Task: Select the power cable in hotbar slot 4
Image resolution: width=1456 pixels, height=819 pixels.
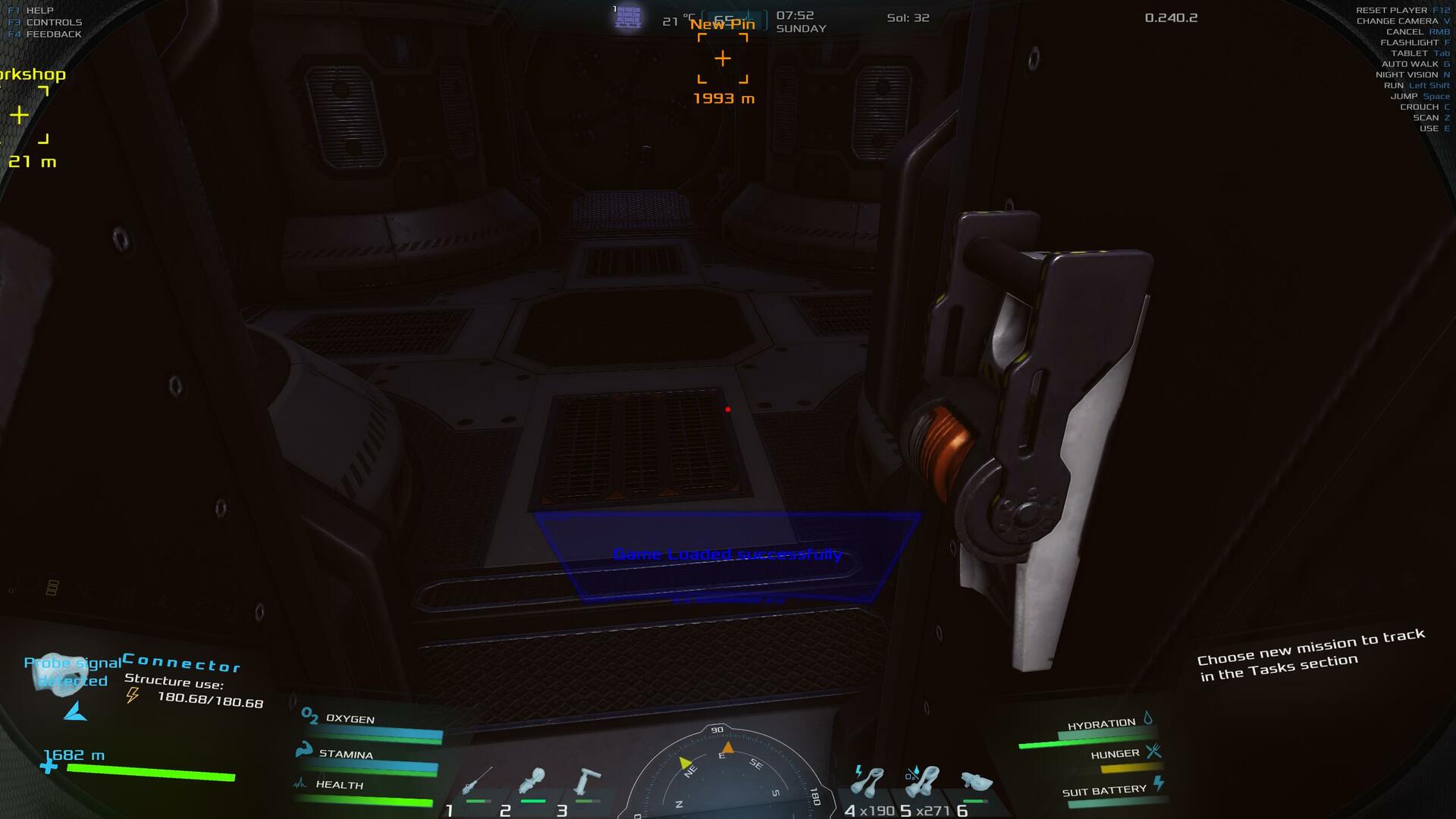Action: click(868, 781)
